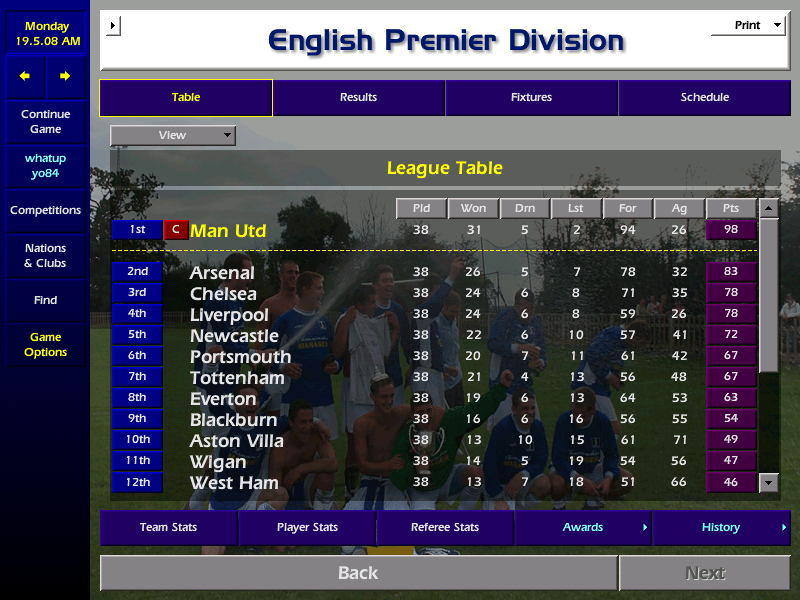Expand the History menu

[x=721, y=528]
